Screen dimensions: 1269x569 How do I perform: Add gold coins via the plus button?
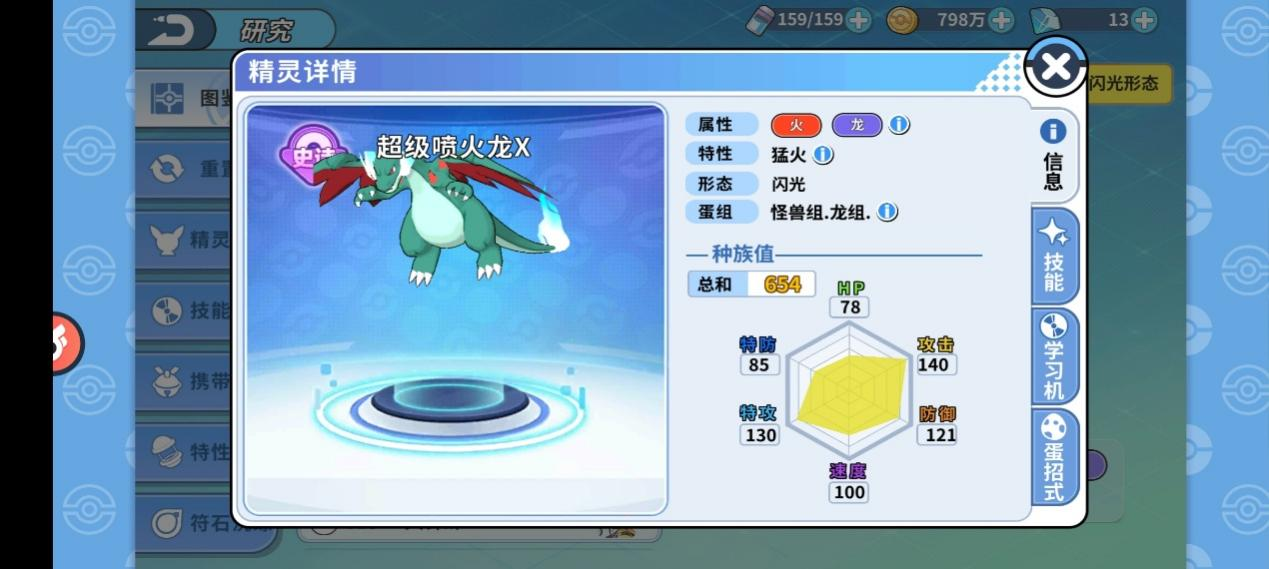(x=1000, y=19)
